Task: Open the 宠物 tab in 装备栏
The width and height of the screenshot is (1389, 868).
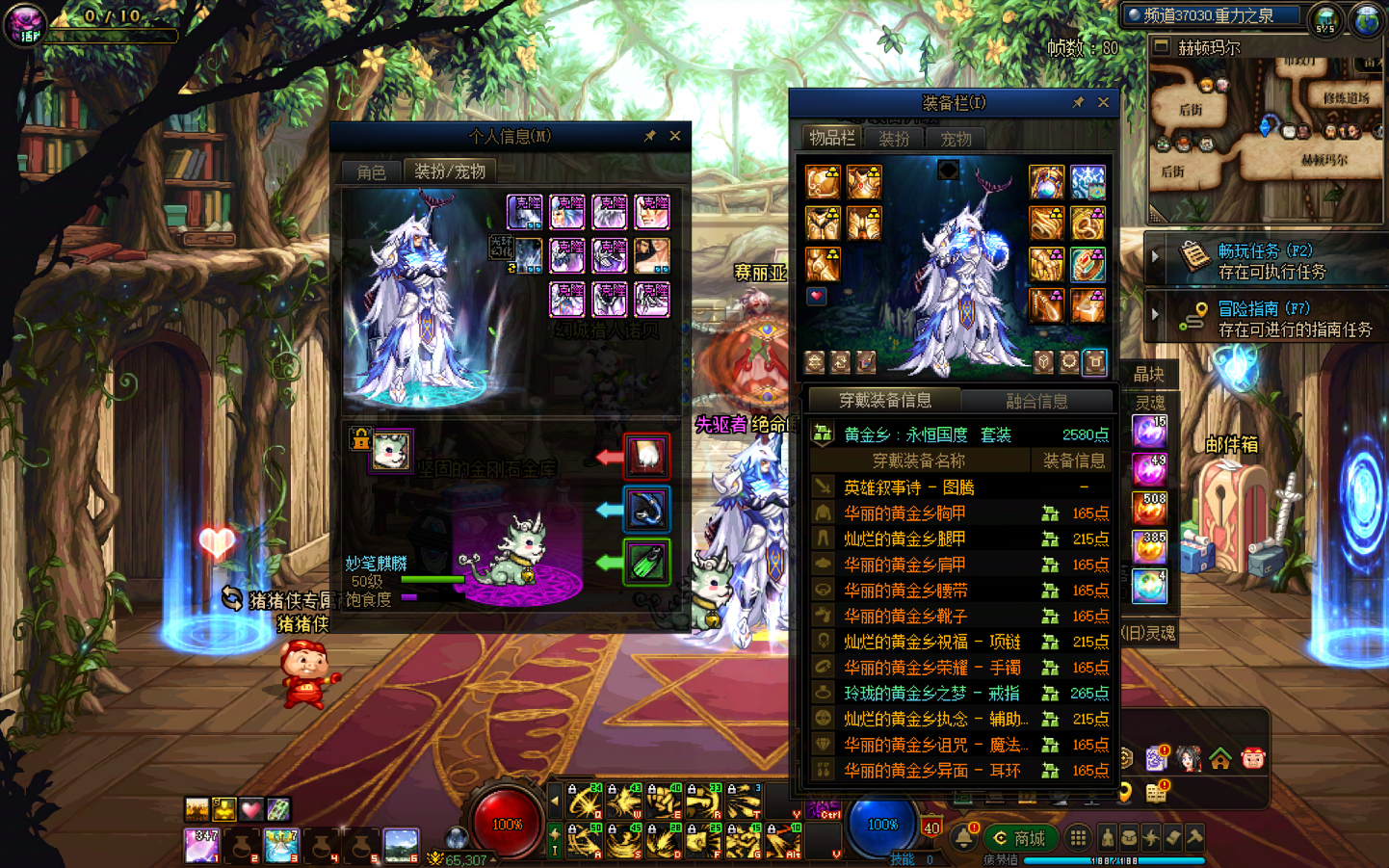Action: coord(956,139)
